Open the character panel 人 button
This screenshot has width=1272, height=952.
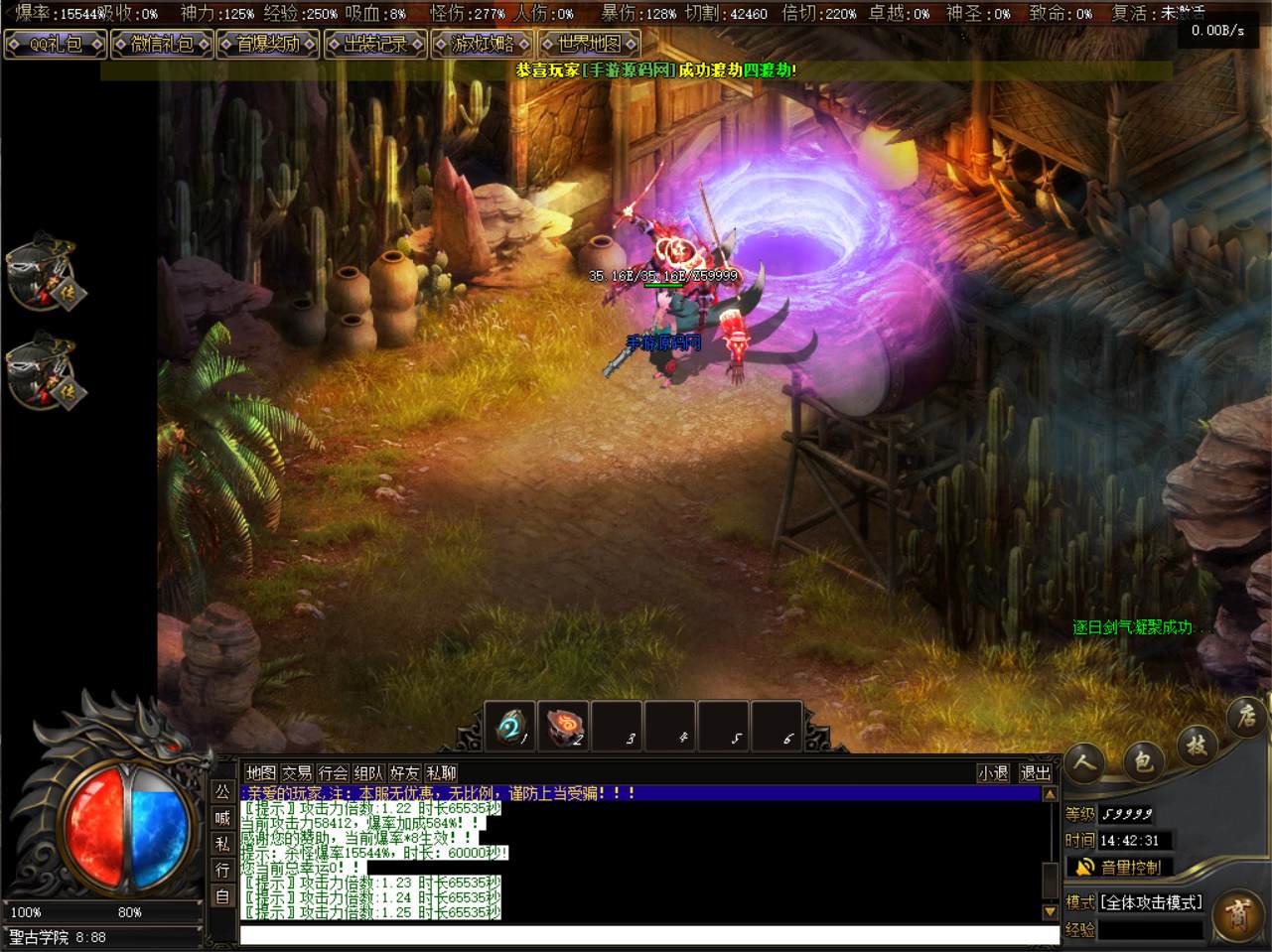click(x=1085, y=762)
